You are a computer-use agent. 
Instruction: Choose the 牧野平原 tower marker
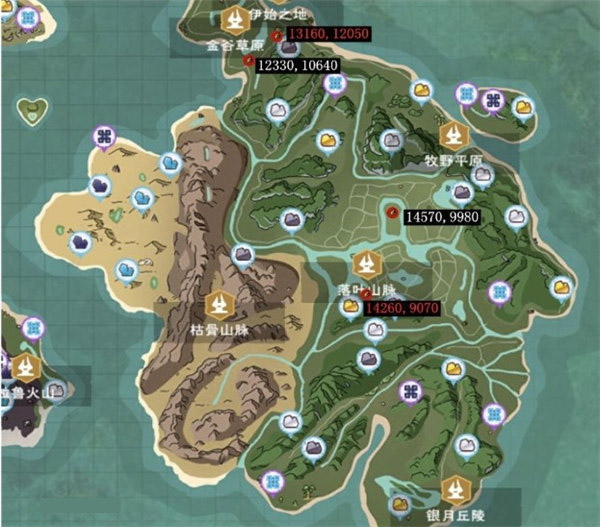point(454,135)
